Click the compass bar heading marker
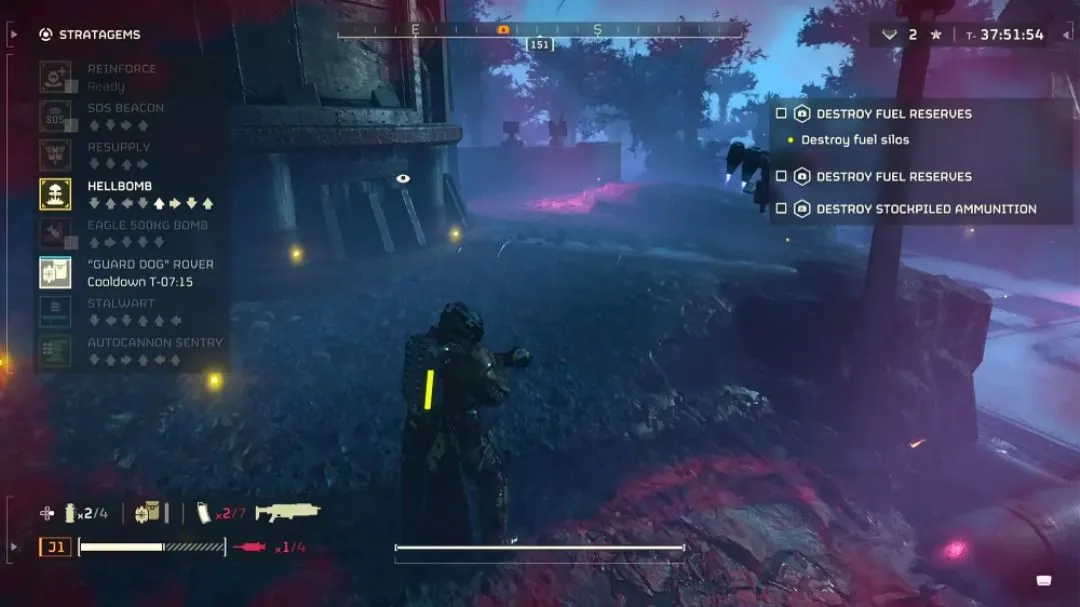The width and height of the screenshot is (1080, 607). [540, 45]
